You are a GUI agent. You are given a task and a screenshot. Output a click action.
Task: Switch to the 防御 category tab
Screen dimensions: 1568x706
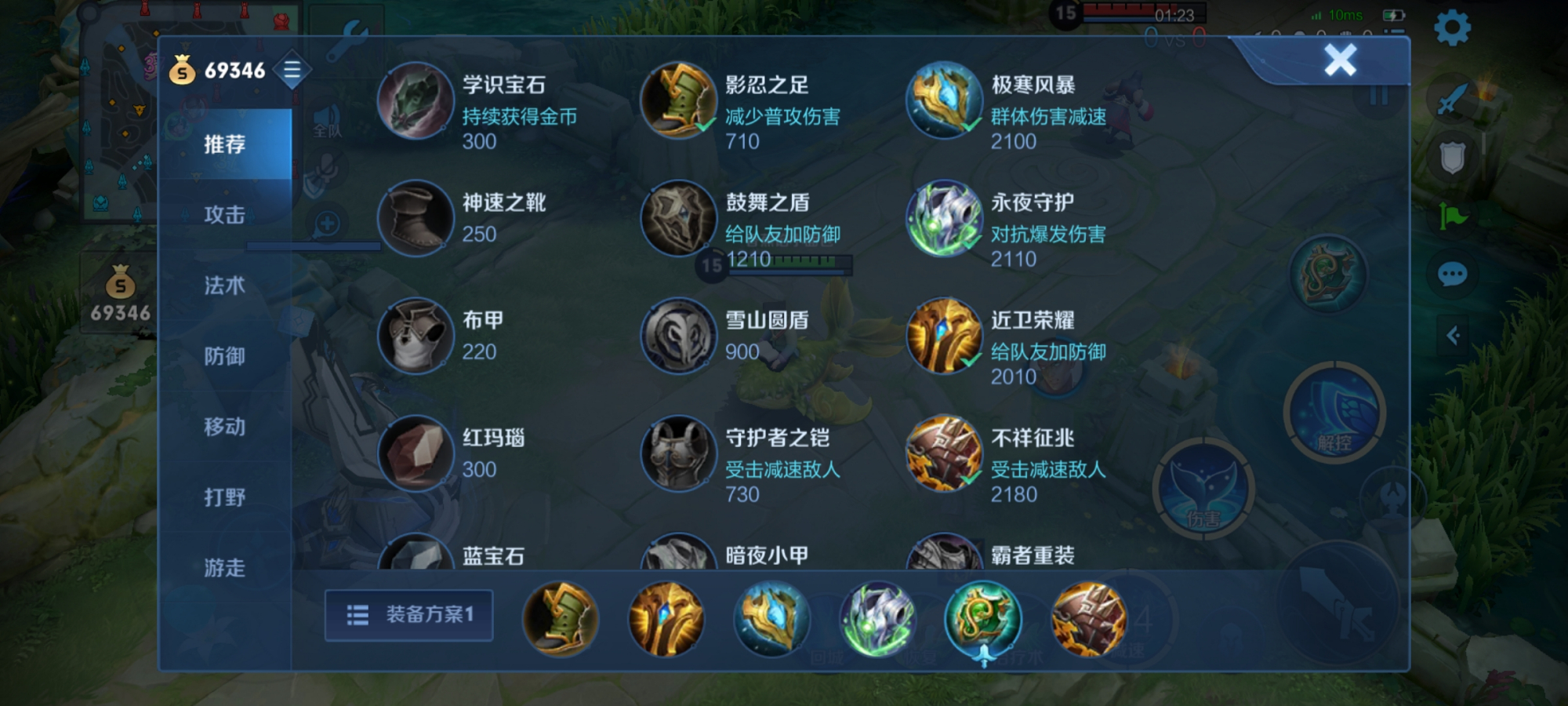[224, 357]
